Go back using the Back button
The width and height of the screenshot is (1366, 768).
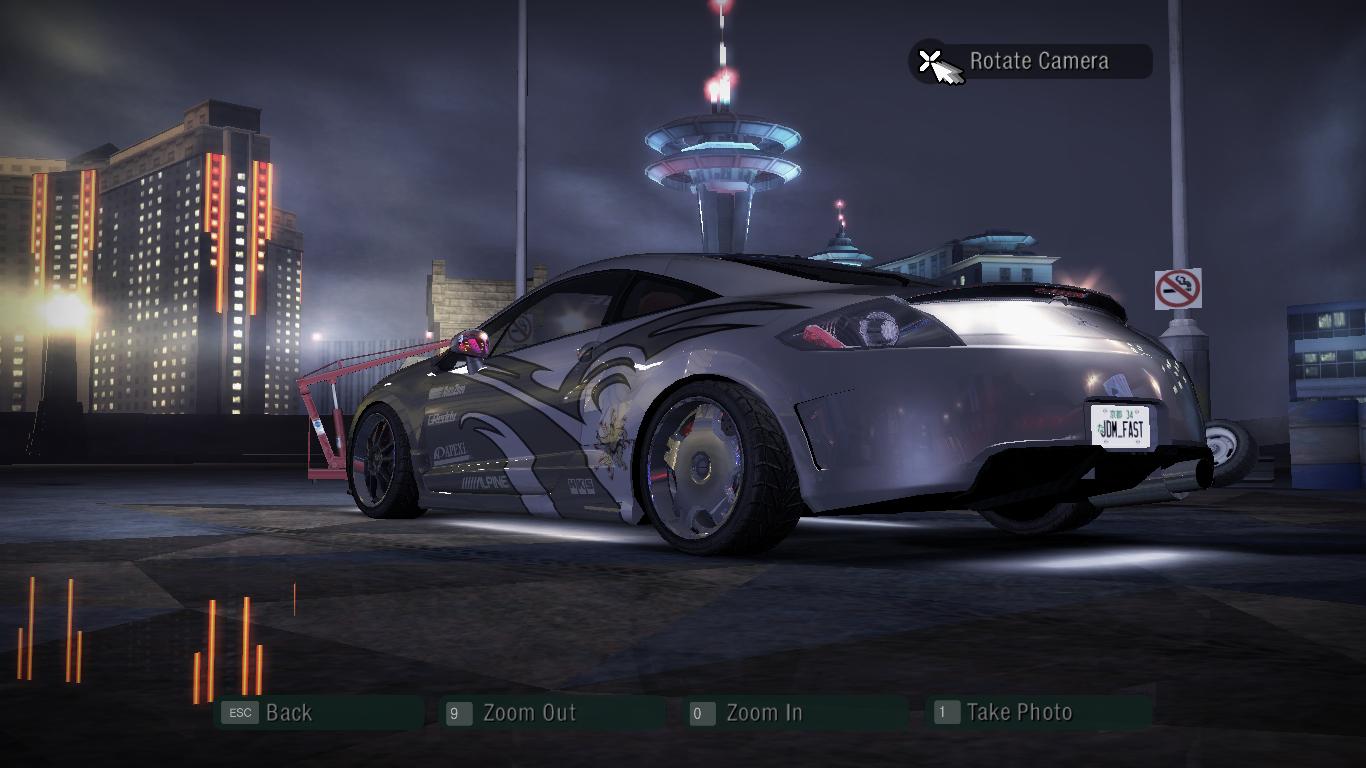(288, 713)
